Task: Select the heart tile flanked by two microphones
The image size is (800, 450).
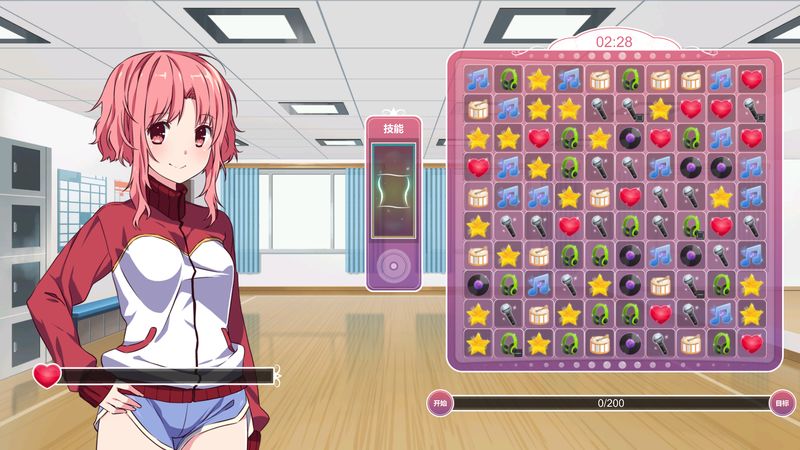Action: click(x=570, y=226)
